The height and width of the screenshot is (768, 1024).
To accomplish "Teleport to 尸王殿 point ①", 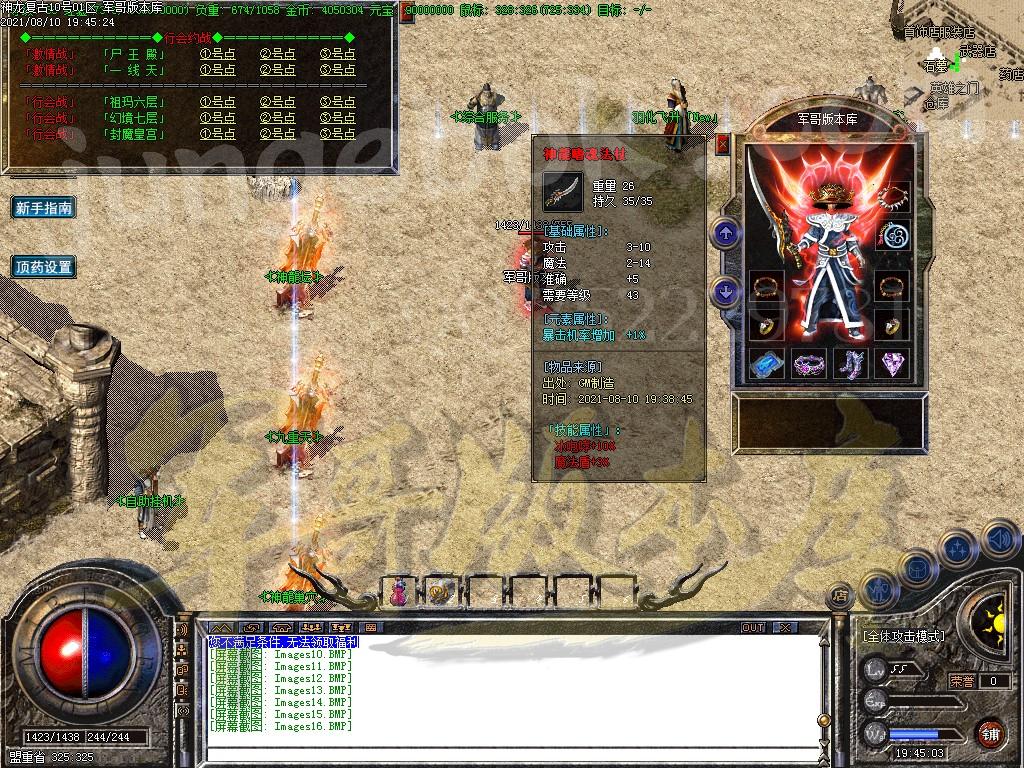I will click(x=217, y=55).
